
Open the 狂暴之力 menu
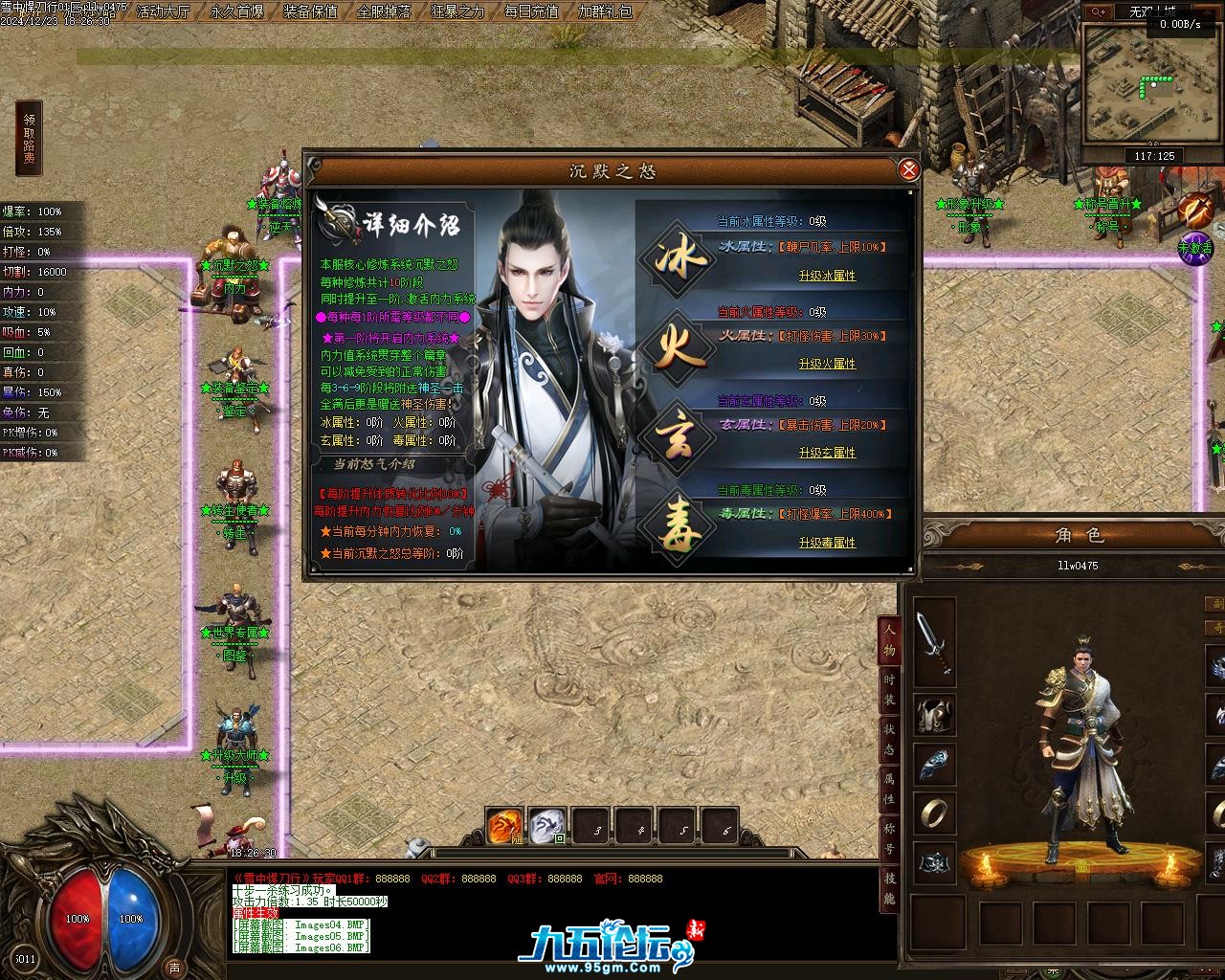(x=457, y=11)
